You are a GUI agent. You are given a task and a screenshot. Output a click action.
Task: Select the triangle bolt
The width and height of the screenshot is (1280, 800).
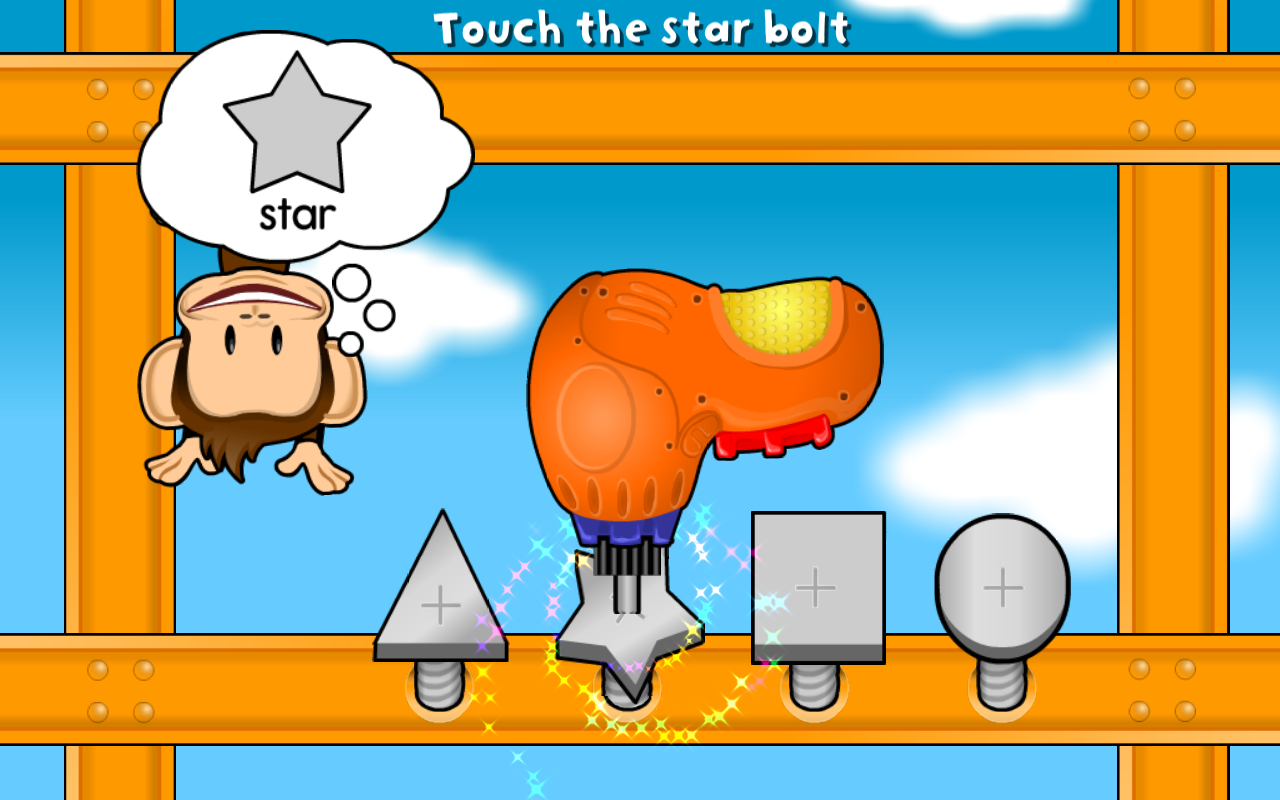click(440, 600)
